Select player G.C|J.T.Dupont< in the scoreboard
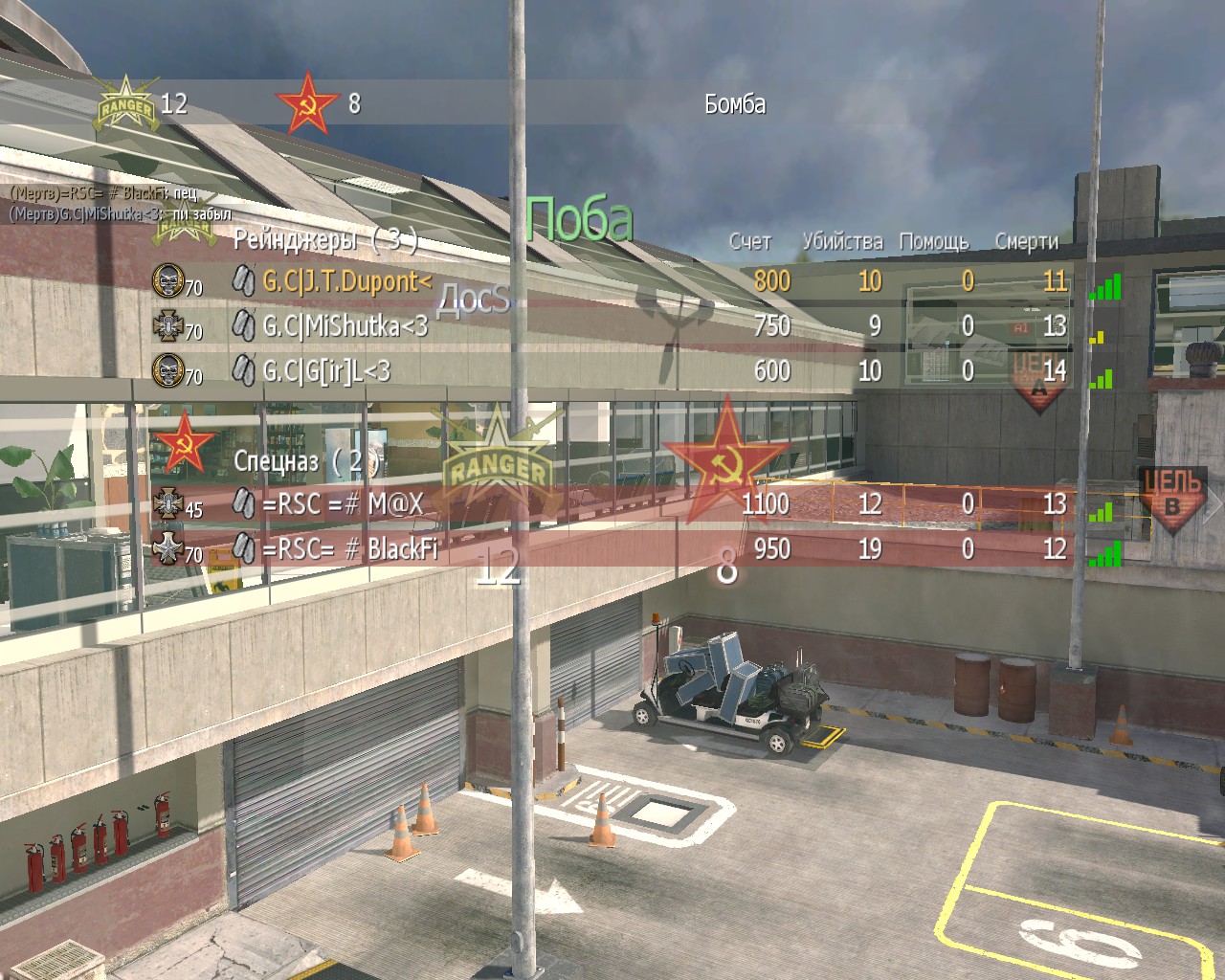1225x980 pixels. [x=346, y=281]
